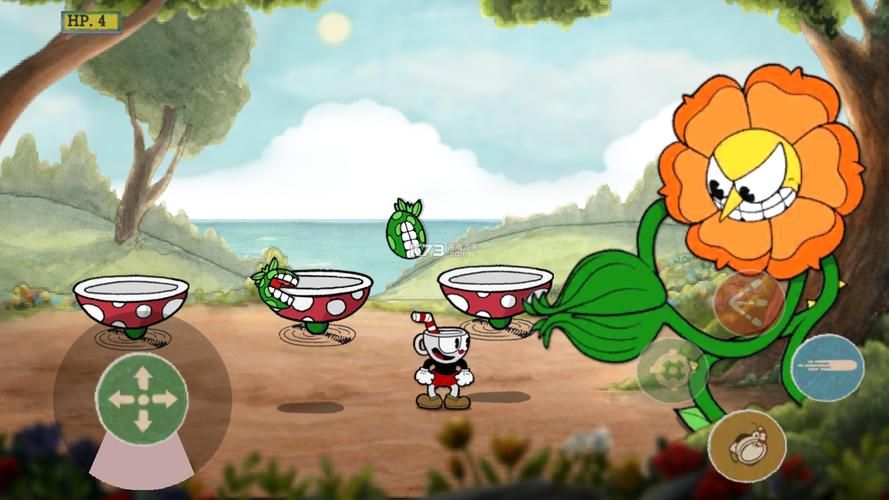This screenshot has width=889, height=500.
Task: Tap the brown Cuphead jump button
Action: pyautogui.click(x=747, y=445)
